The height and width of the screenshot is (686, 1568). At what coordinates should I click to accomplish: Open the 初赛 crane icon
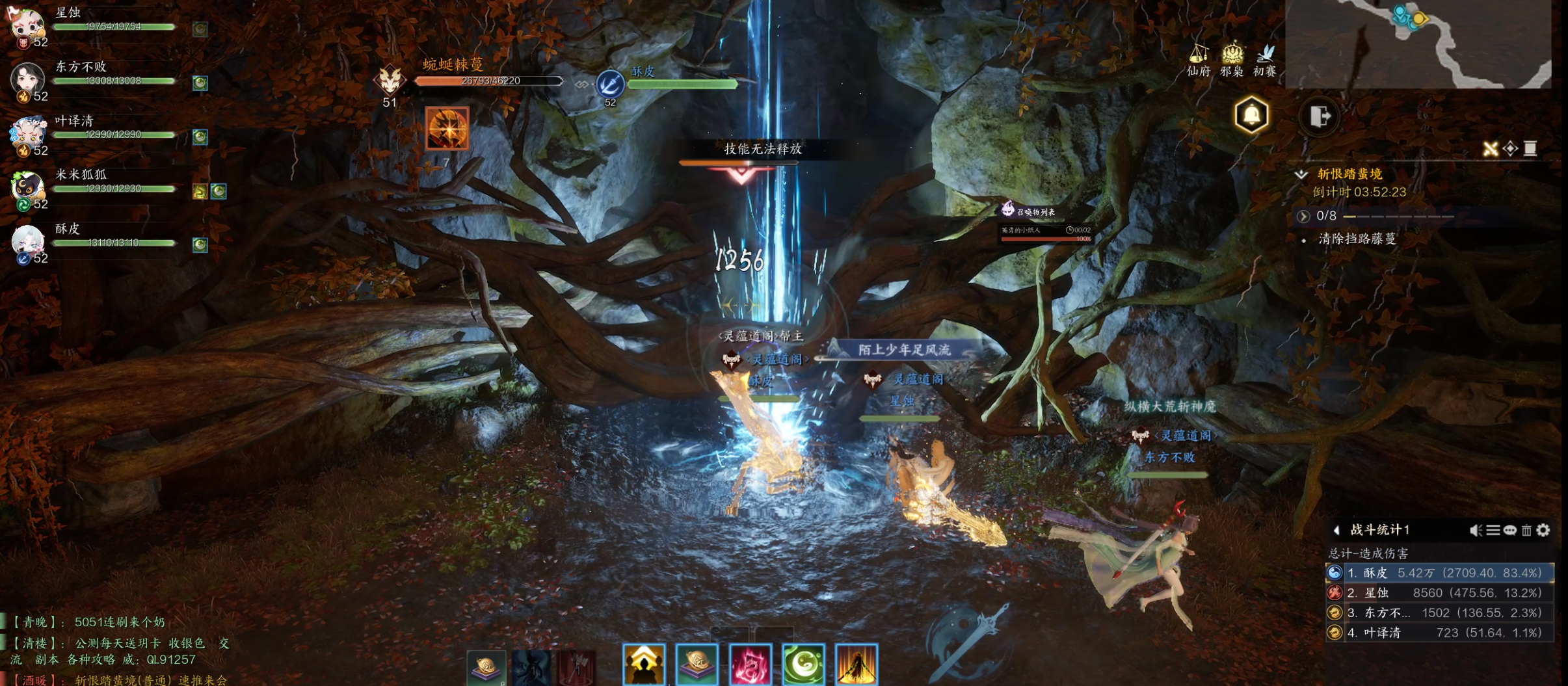click(x=1265, y=59)
